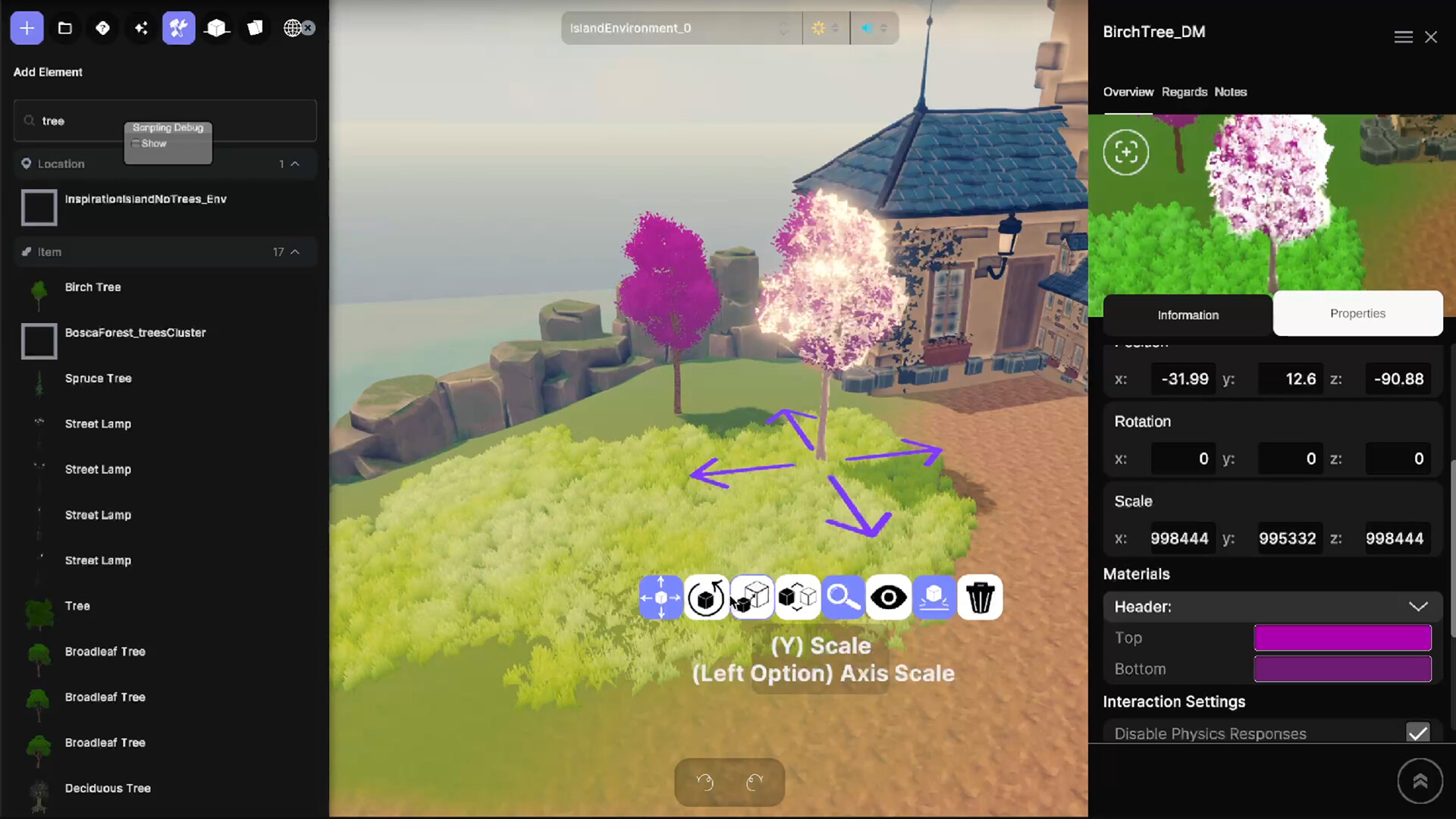Open the 3D cube assets icon
This screenshot has width=1456, height=819.
pyautogui.click(x=217, y=27)
